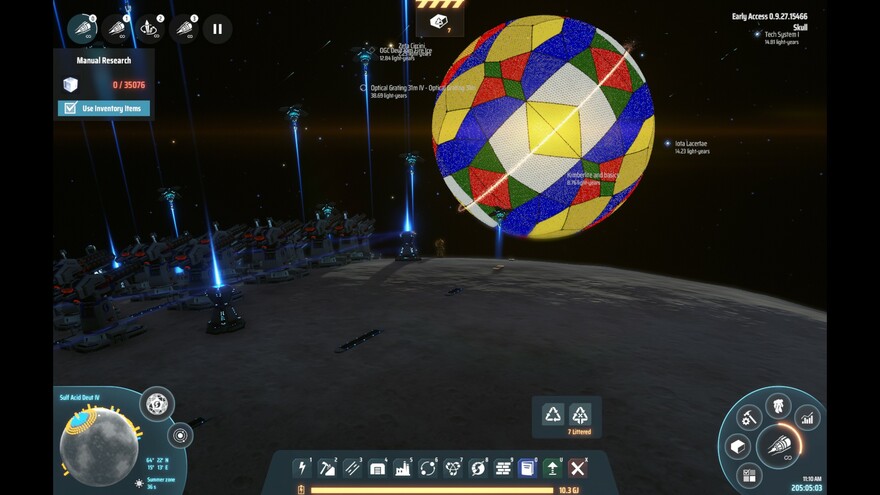Open the mining category with pickaxe icon

pyautogui.click(x=327, y=467)
